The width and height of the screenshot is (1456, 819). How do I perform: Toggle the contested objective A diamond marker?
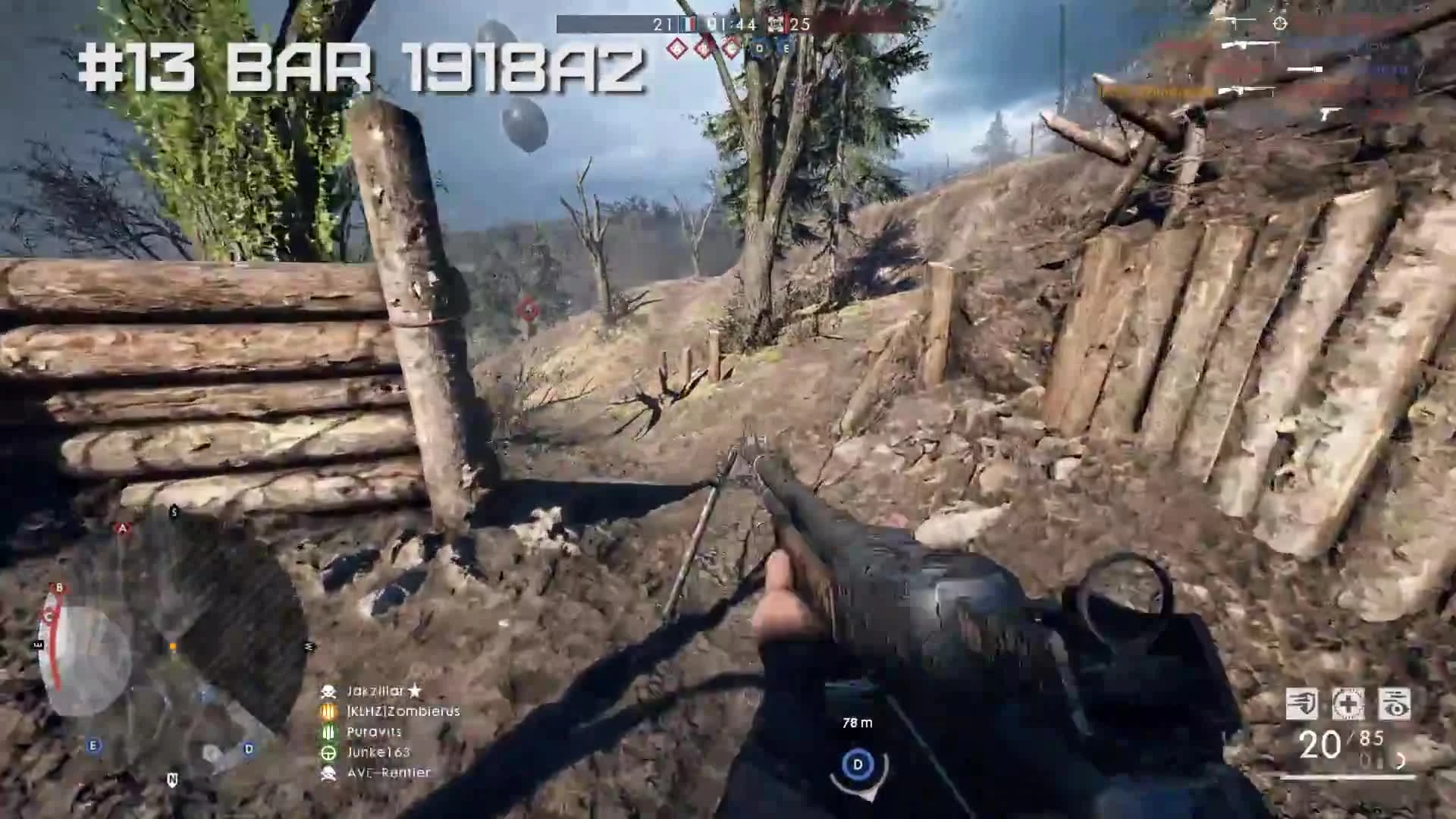[x=677, y=47]
